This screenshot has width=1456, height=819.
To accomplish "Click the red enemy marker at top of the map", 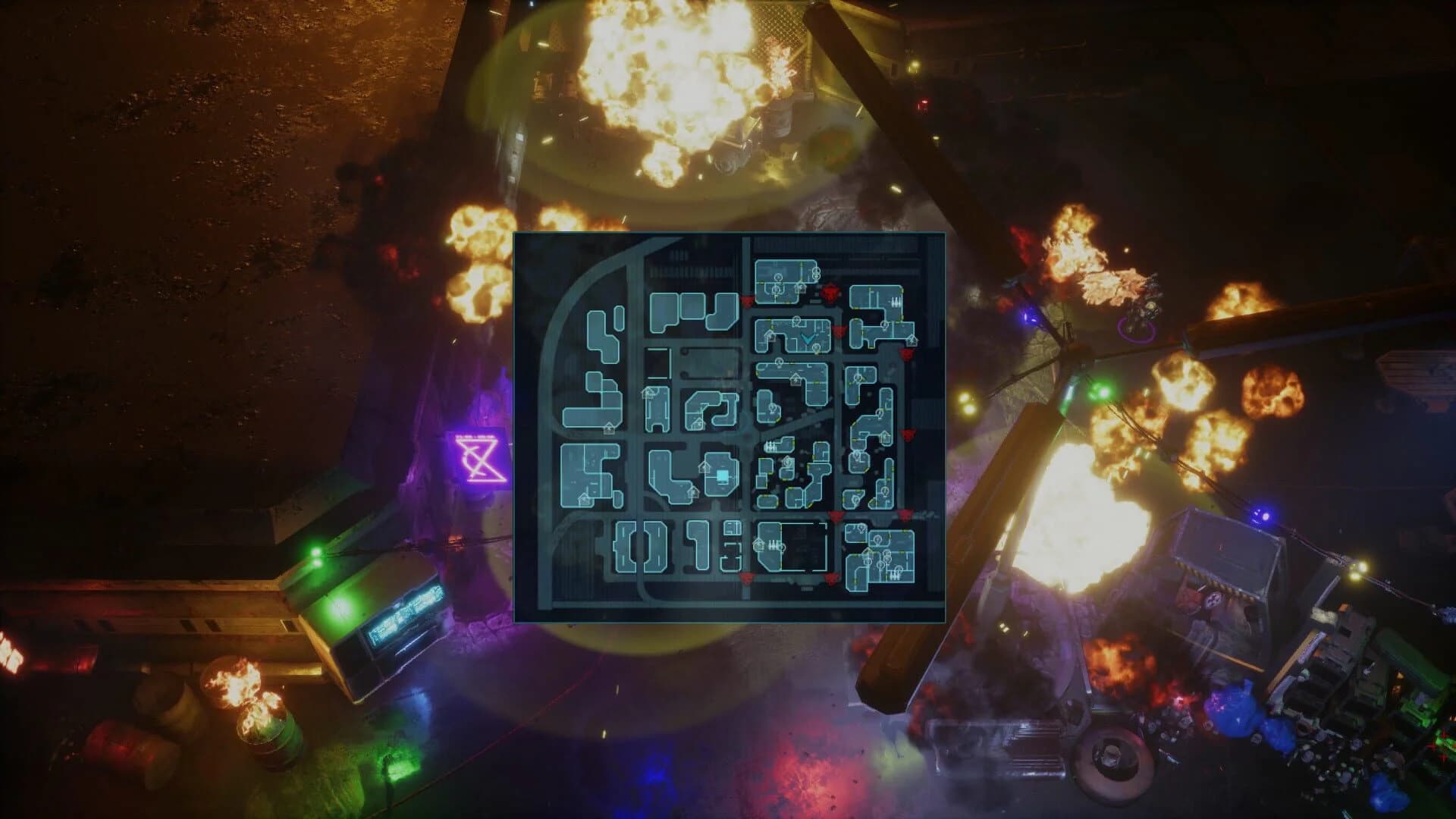I will pos(830,291).
